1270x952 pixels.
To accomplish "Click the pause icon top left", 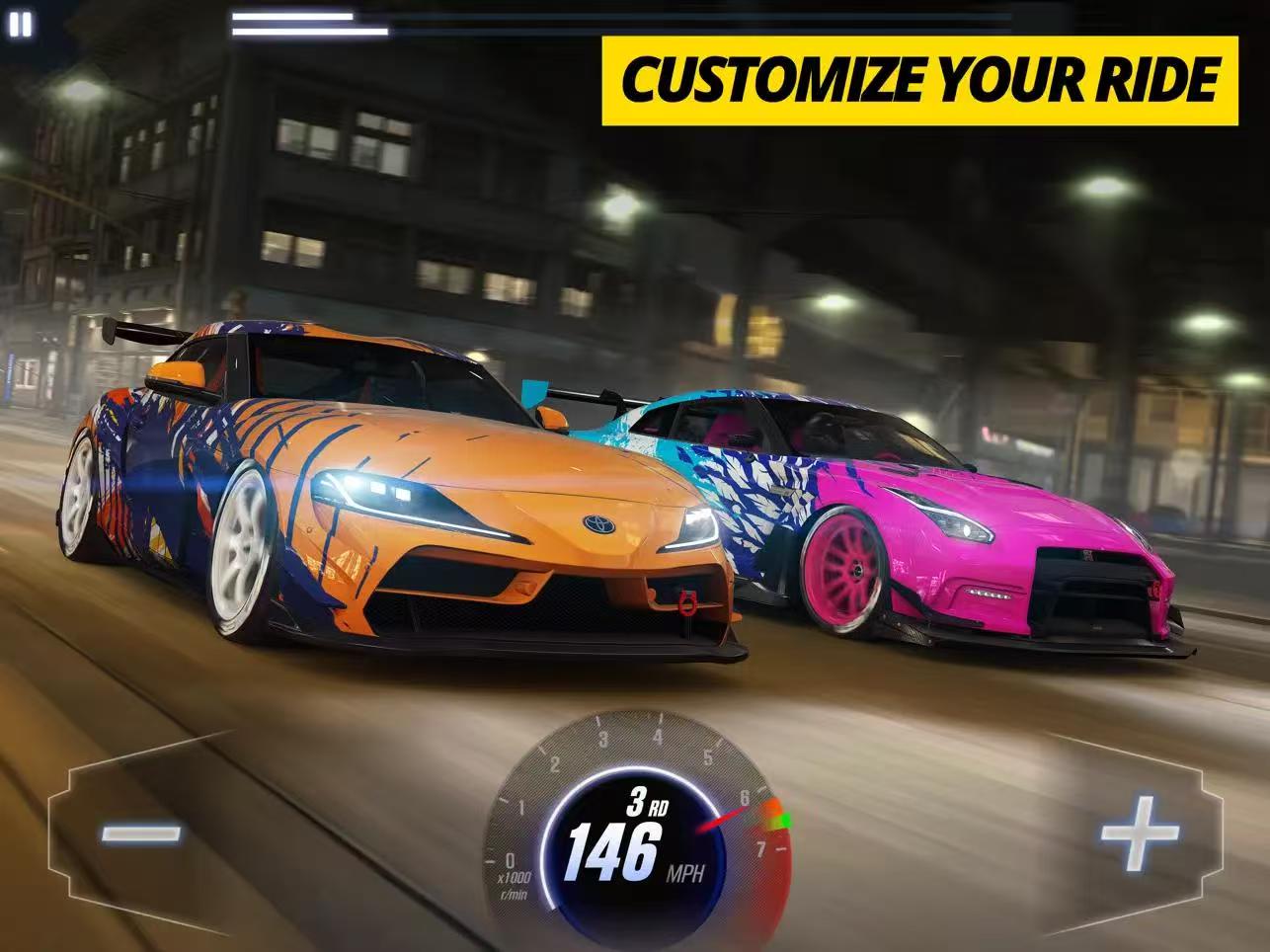I will pyautogui.click(x=19, y=24).
